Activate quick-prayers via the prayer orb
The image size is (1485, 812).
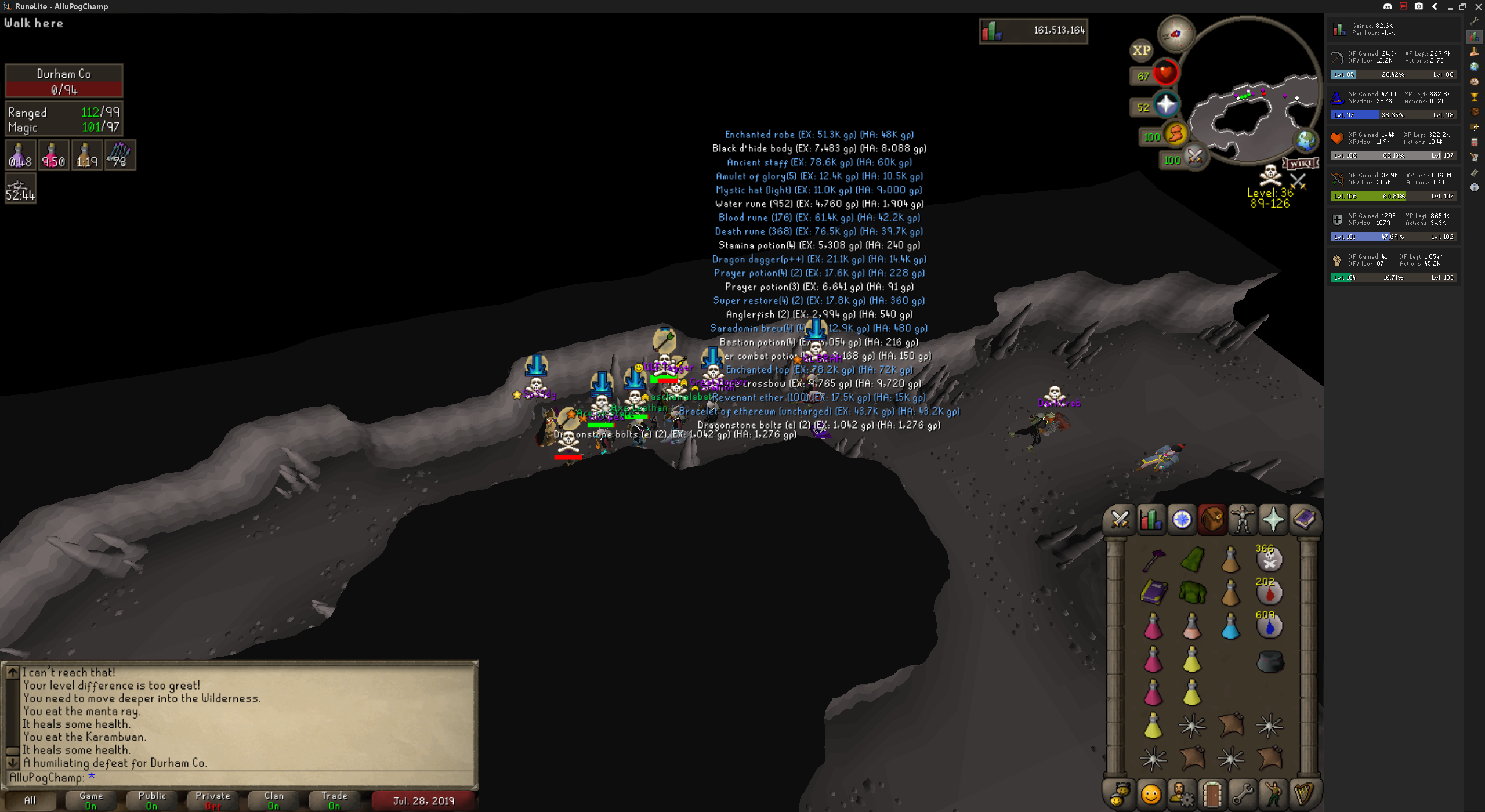click(x=1165, y=106)
